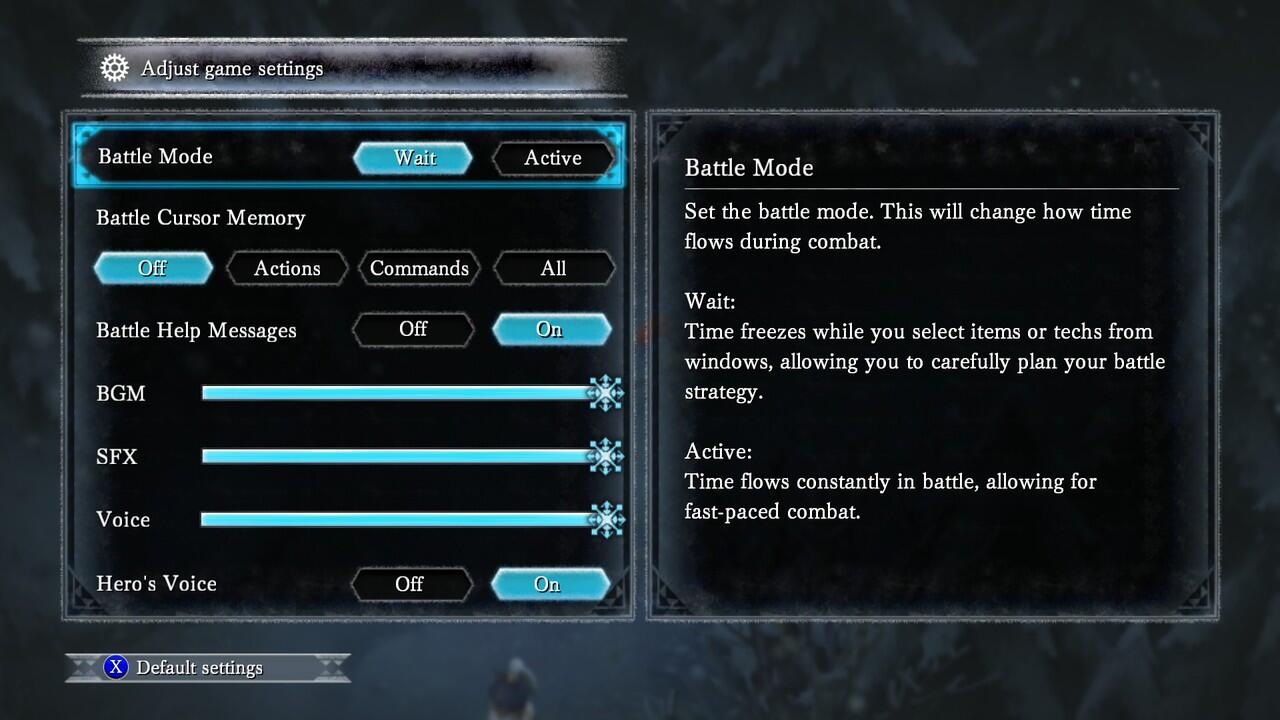1280x720 pixels.
Task: Turn Hero's Voice On
Action: [548, 584]
